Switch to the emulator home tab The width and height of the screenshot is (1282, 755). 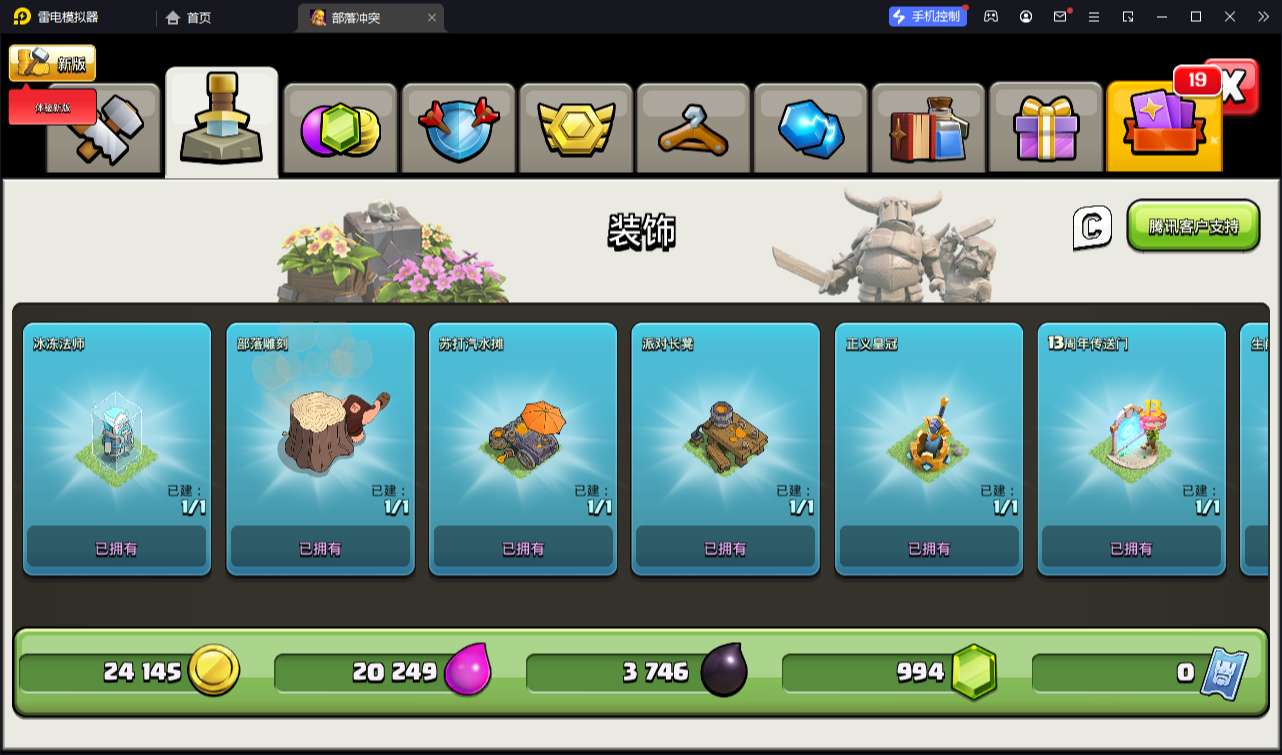click(x=188, y=17)
